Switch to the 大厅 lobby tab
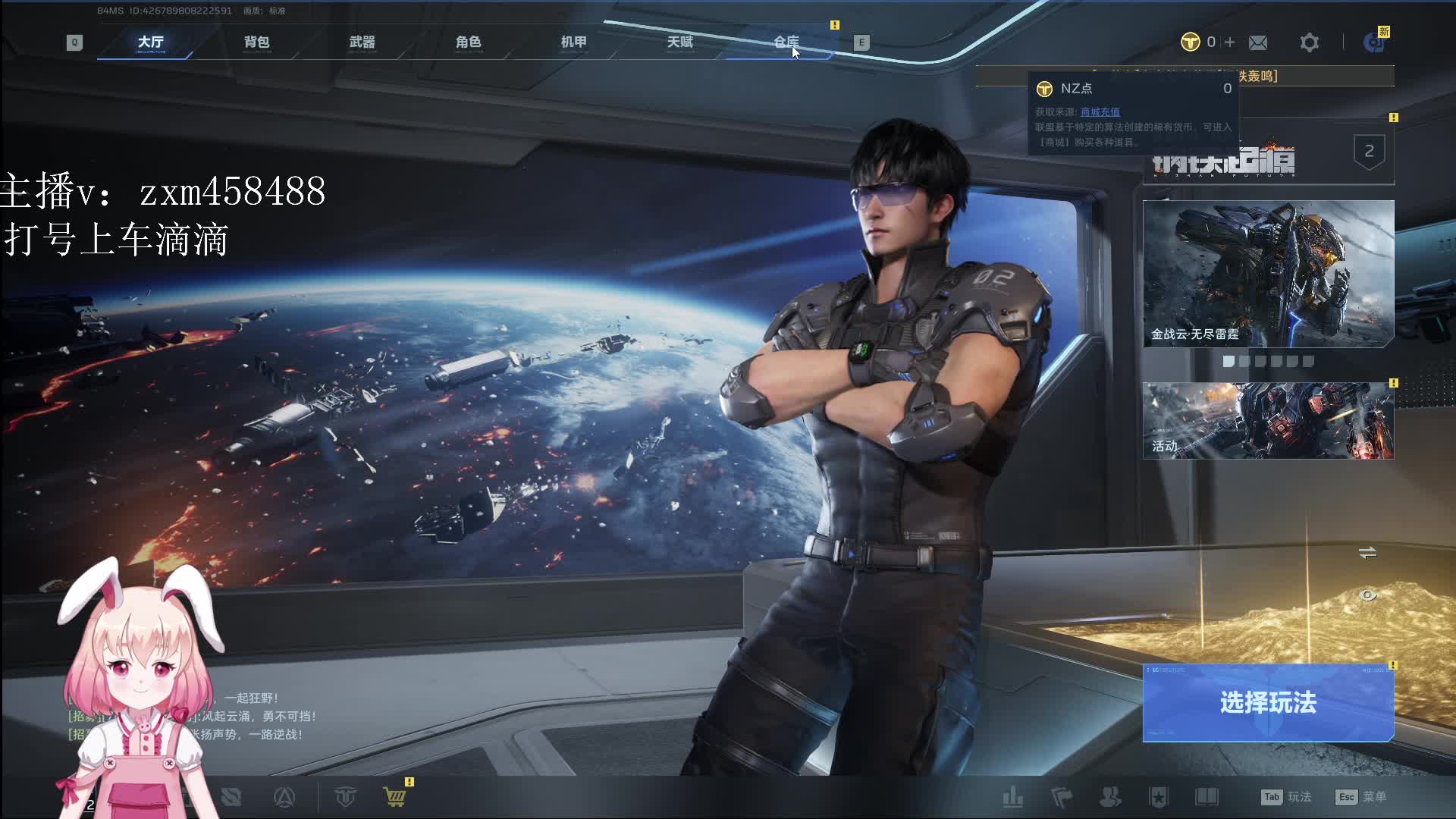Image resolution: width=1456 pixels, height=819 pixels. (x=150, y=42)
